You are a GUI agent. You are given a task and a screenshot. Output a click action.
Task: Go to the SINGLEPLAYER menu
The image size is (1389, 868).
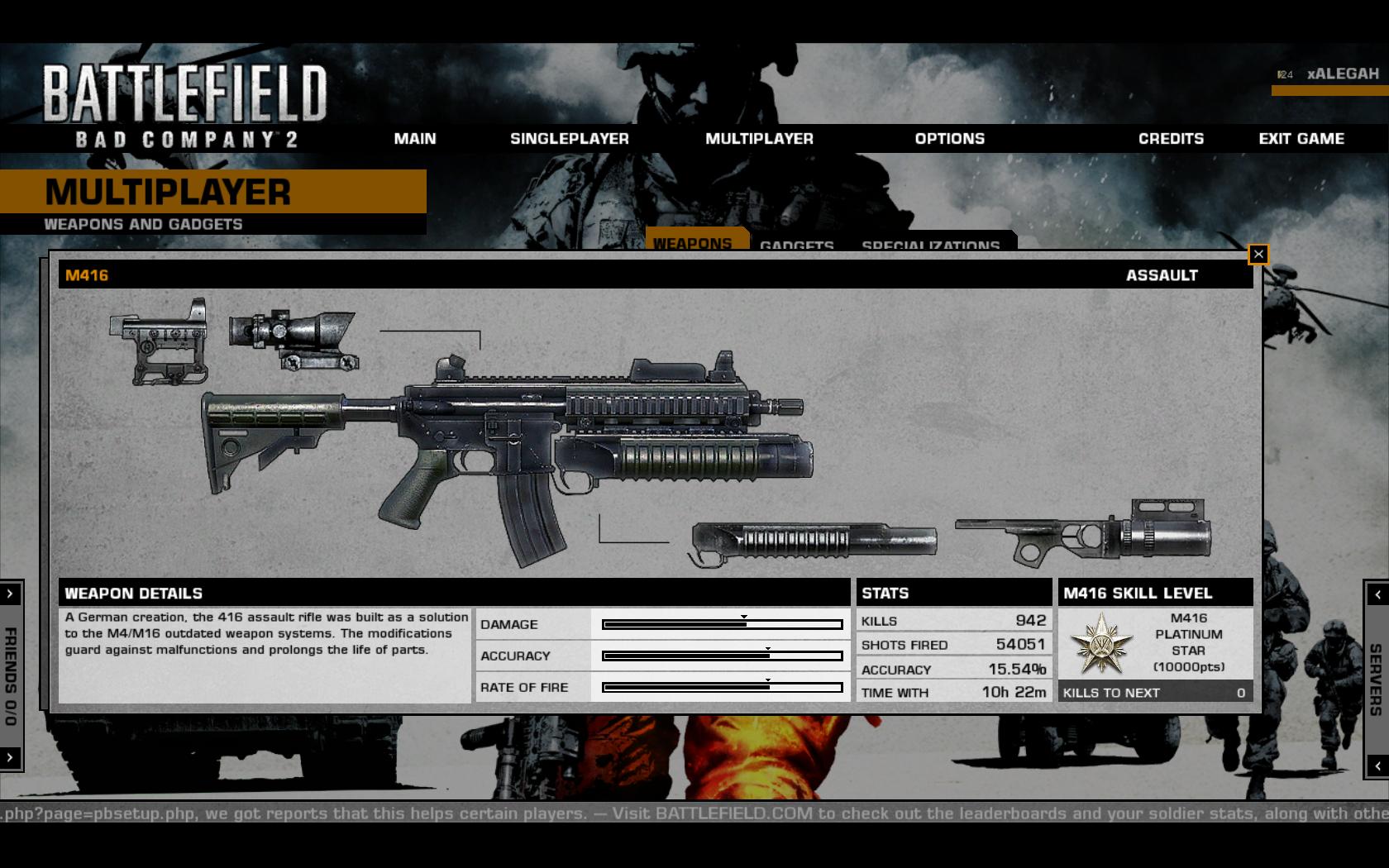click(x=569, y=139)
